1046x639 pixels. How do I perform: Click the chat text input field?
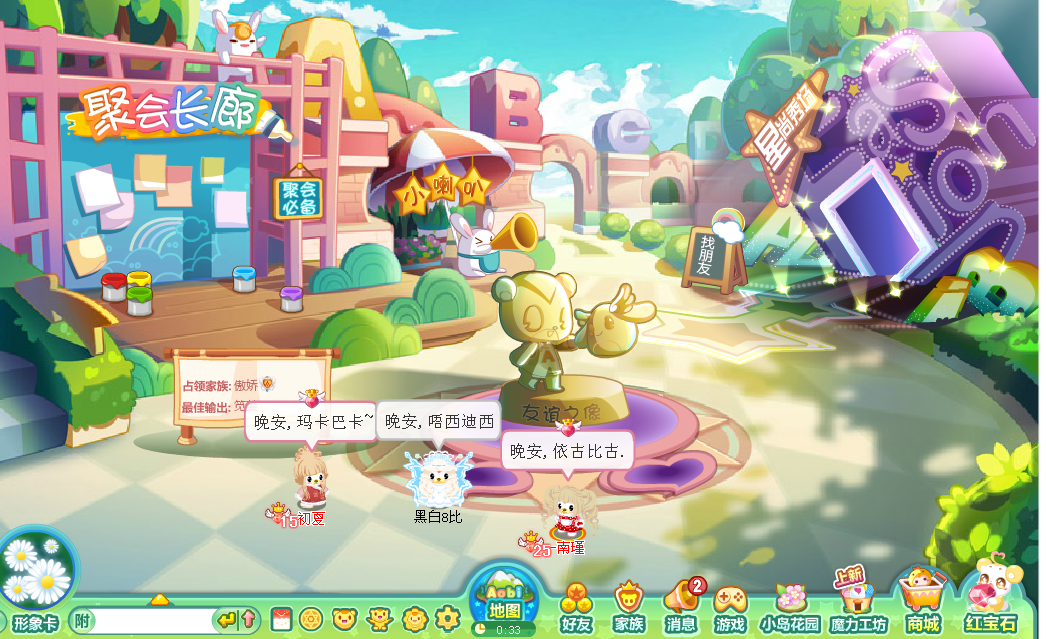(152, 621)
